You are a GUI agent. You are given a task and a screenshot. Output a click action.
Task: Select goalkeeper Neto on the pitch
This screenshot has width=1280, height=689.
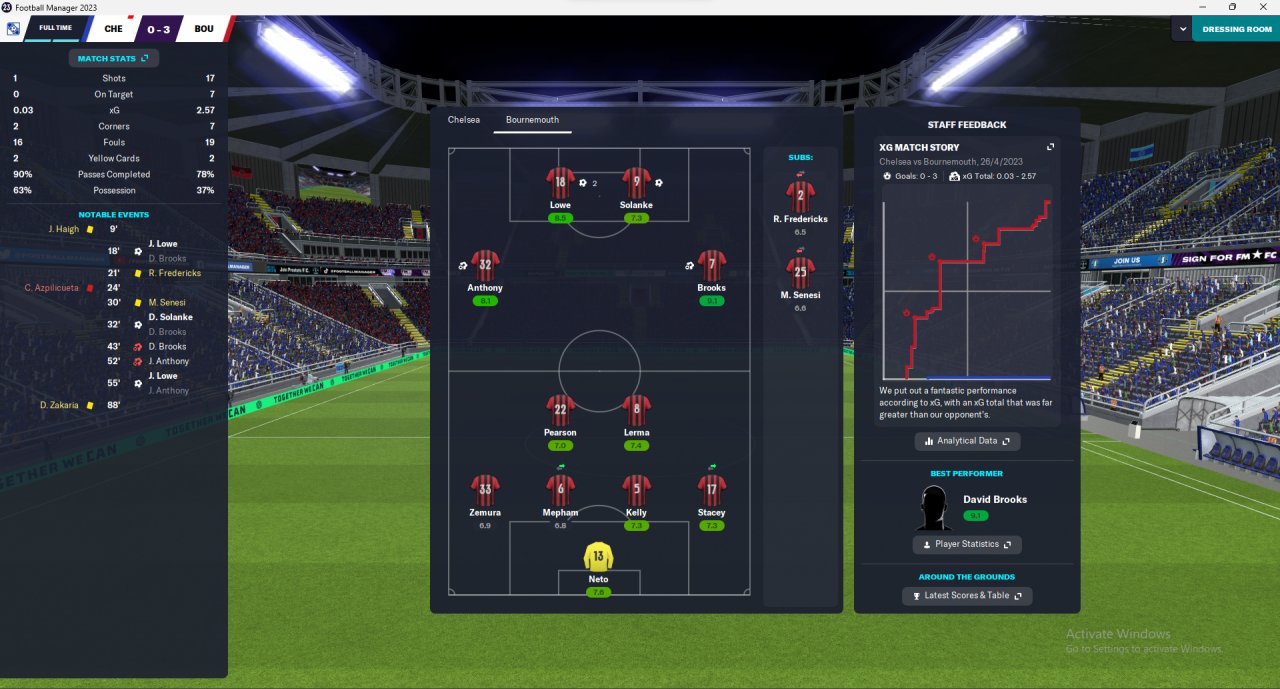(x=598, y=558)
